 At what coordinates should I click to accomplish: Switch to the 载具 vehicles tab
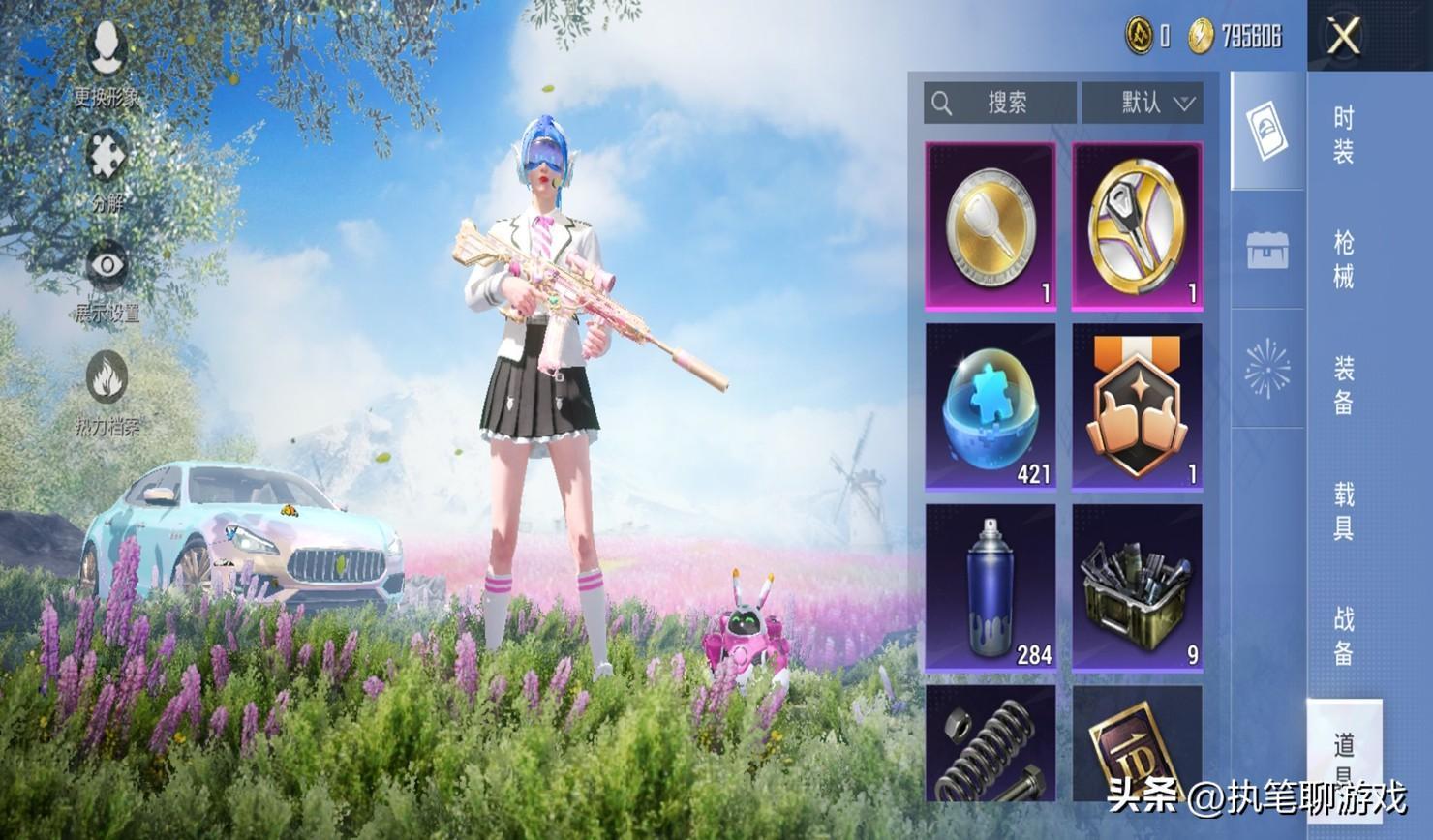pyautogui.click(x=1344, y=511)
